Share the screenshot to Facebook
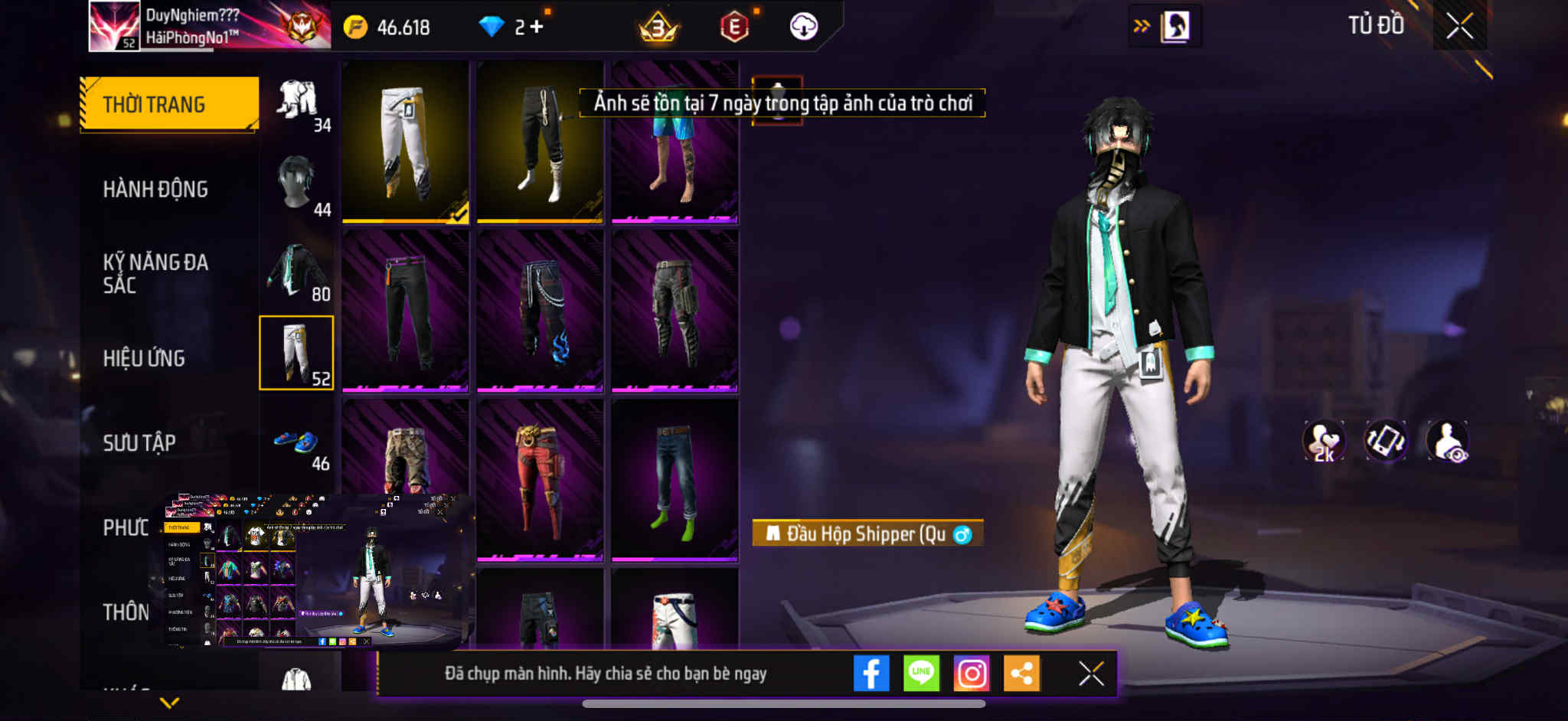This screenshot has height=721, width=1568. point(871,674)
